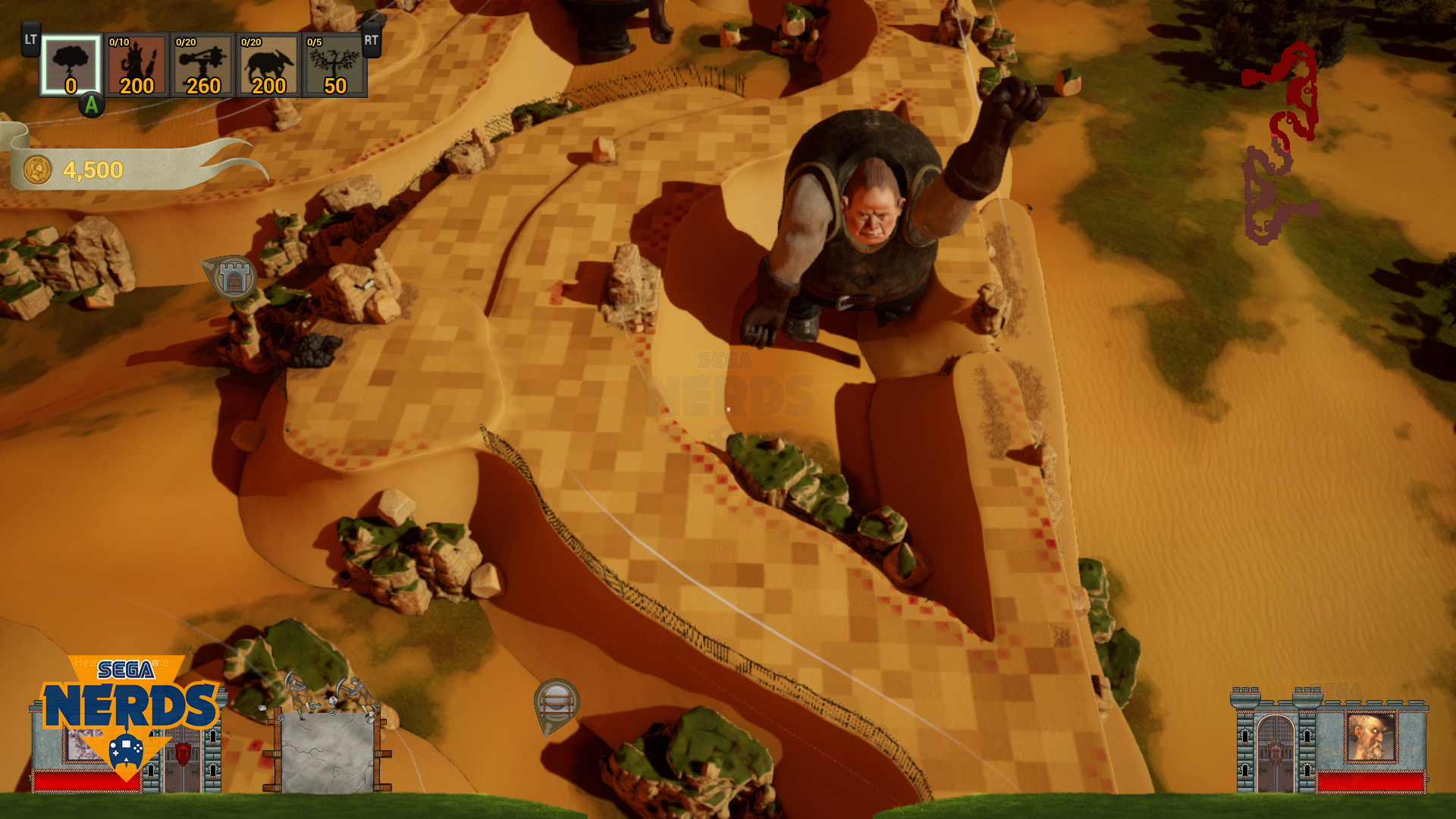Select the castle tower map marker

point(233,277)
